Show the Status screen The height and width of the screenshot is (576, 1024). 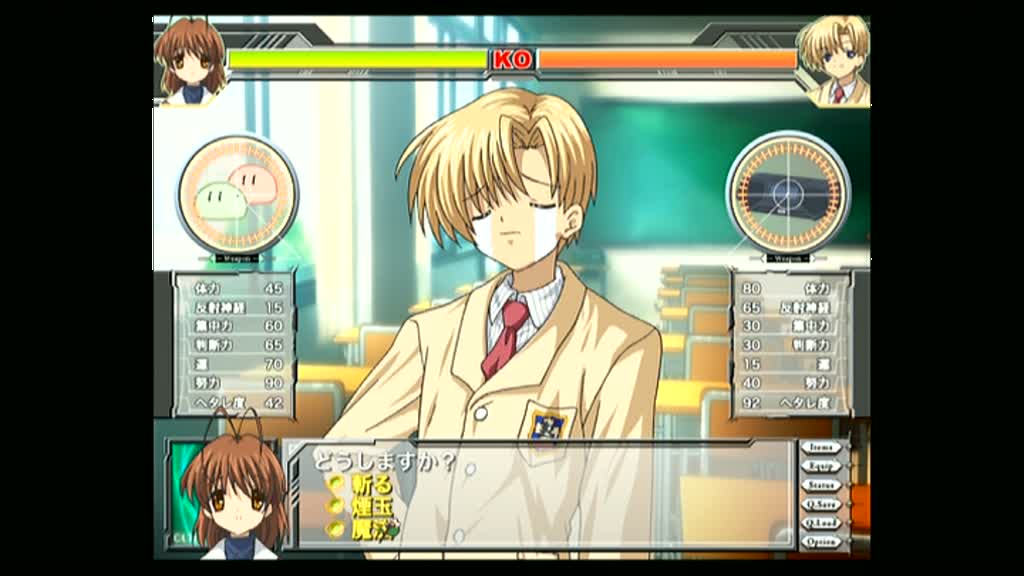point(821,485)
